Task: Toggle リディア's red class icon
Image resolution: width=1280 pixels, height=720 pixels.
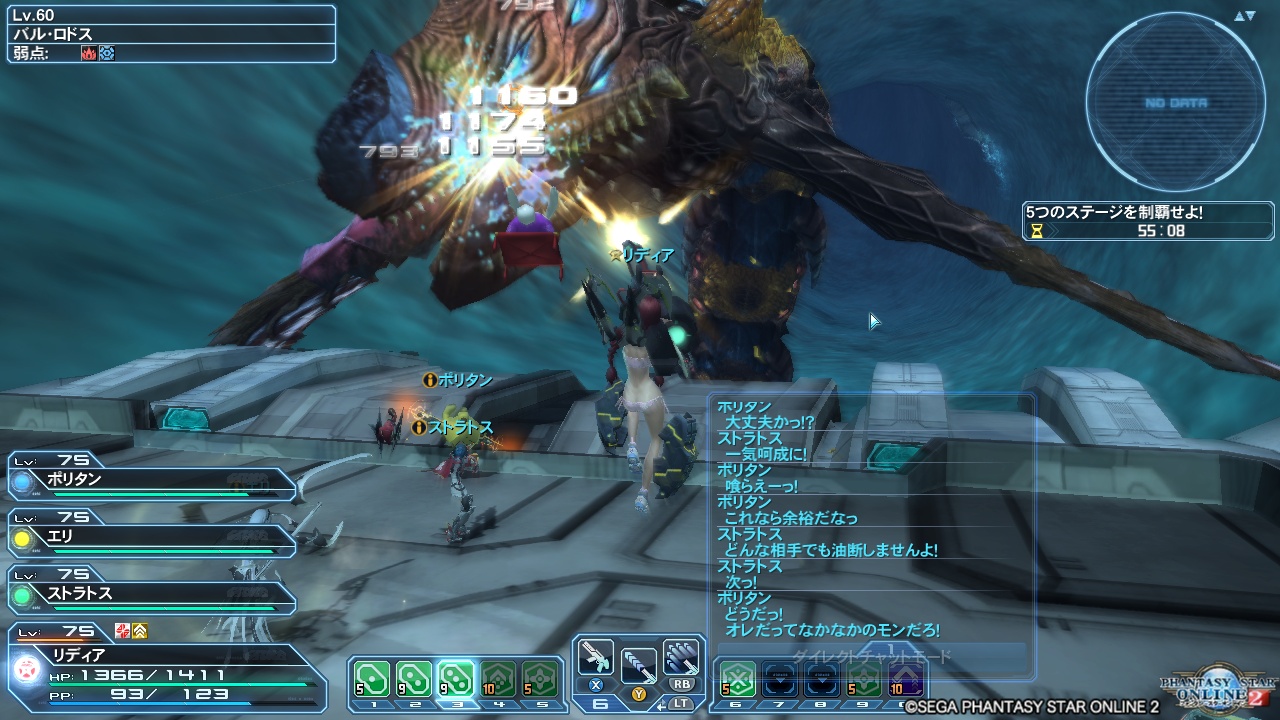Action: pyautogui.click(x=121, y=632)
